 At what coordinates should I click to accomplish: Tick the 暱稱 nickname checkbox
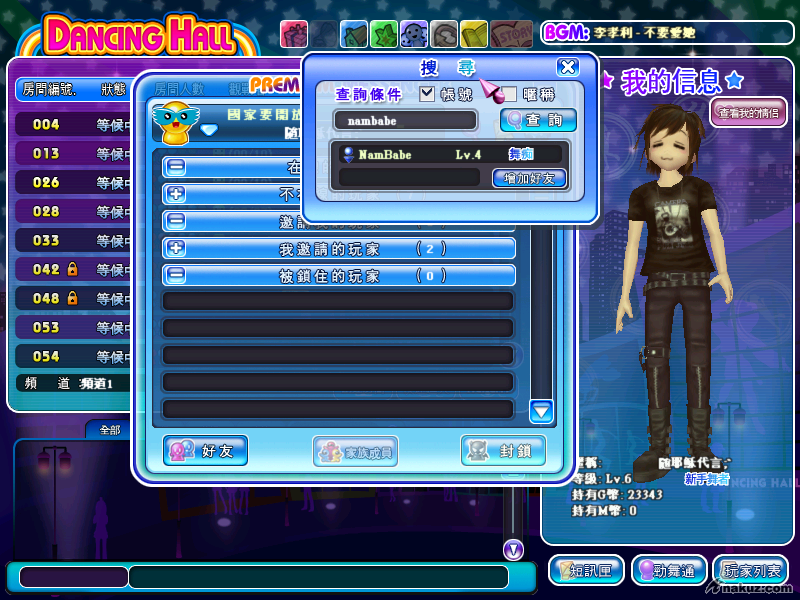click(x=509, y=94)
